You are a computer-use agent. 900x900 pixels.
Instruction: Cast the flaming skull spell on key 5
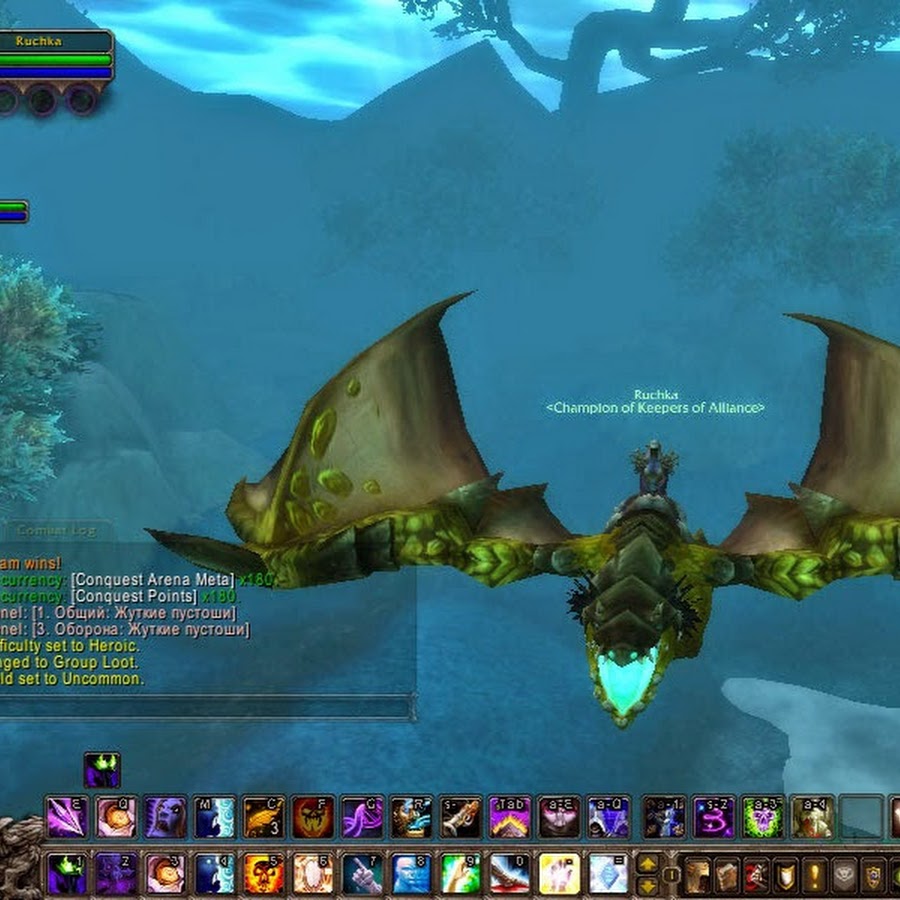pos(264,873)
